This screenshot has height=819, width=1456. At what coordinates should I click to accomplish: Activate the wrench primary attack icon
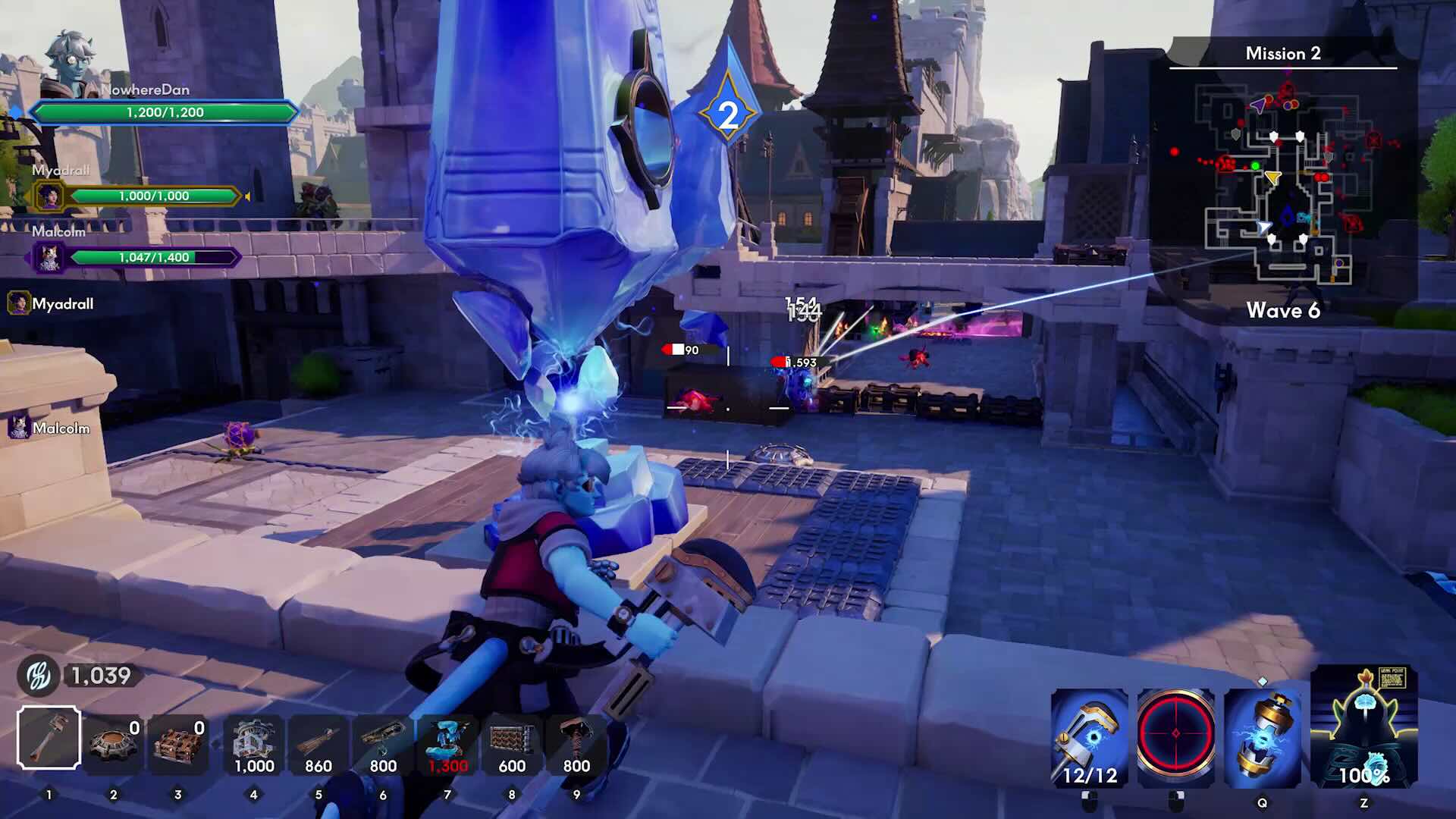pyautogui.click(x=1090, y=737)
